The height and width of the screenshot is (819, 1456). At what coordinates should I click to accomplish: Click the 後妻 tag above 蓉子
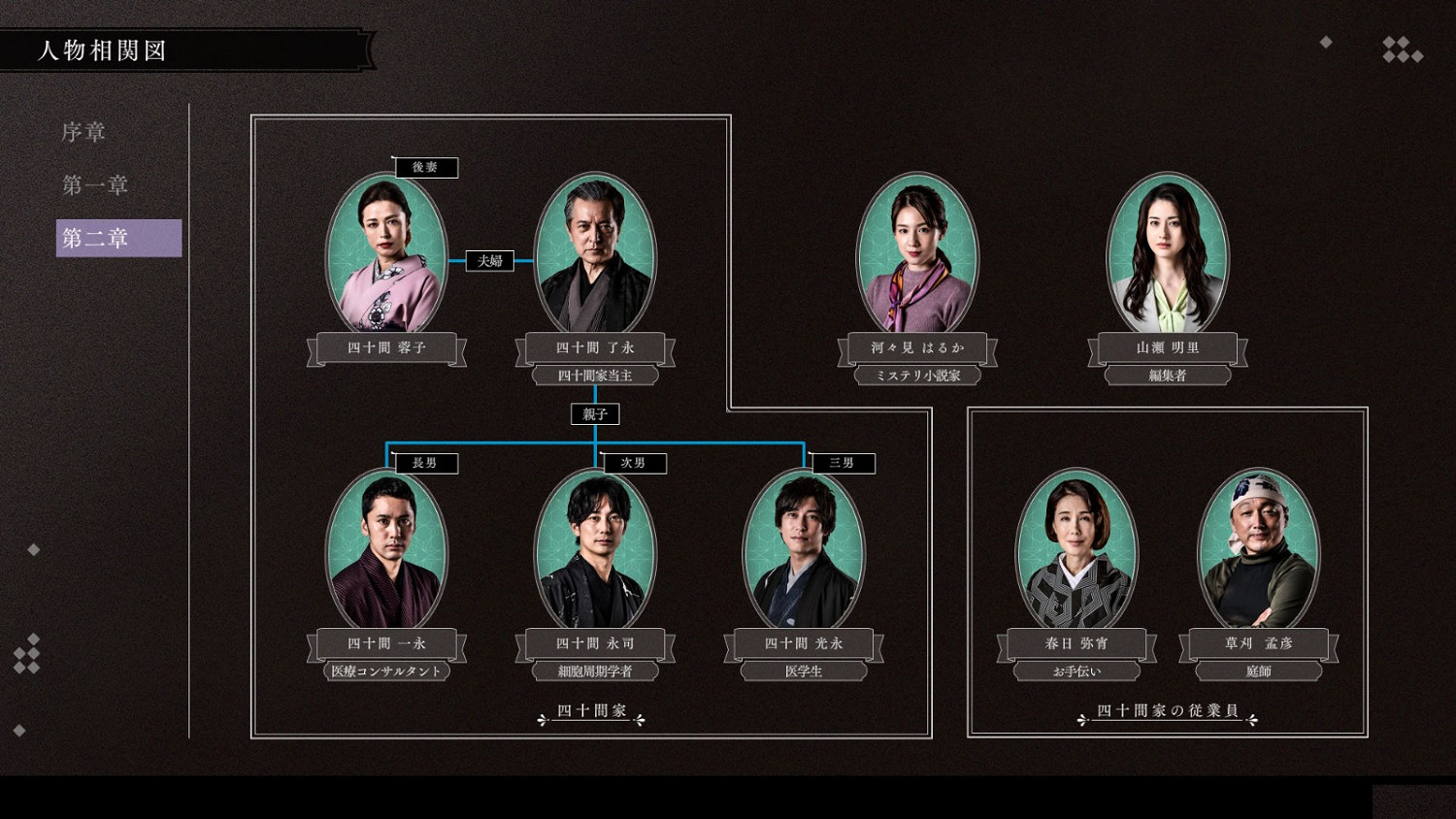428,167
